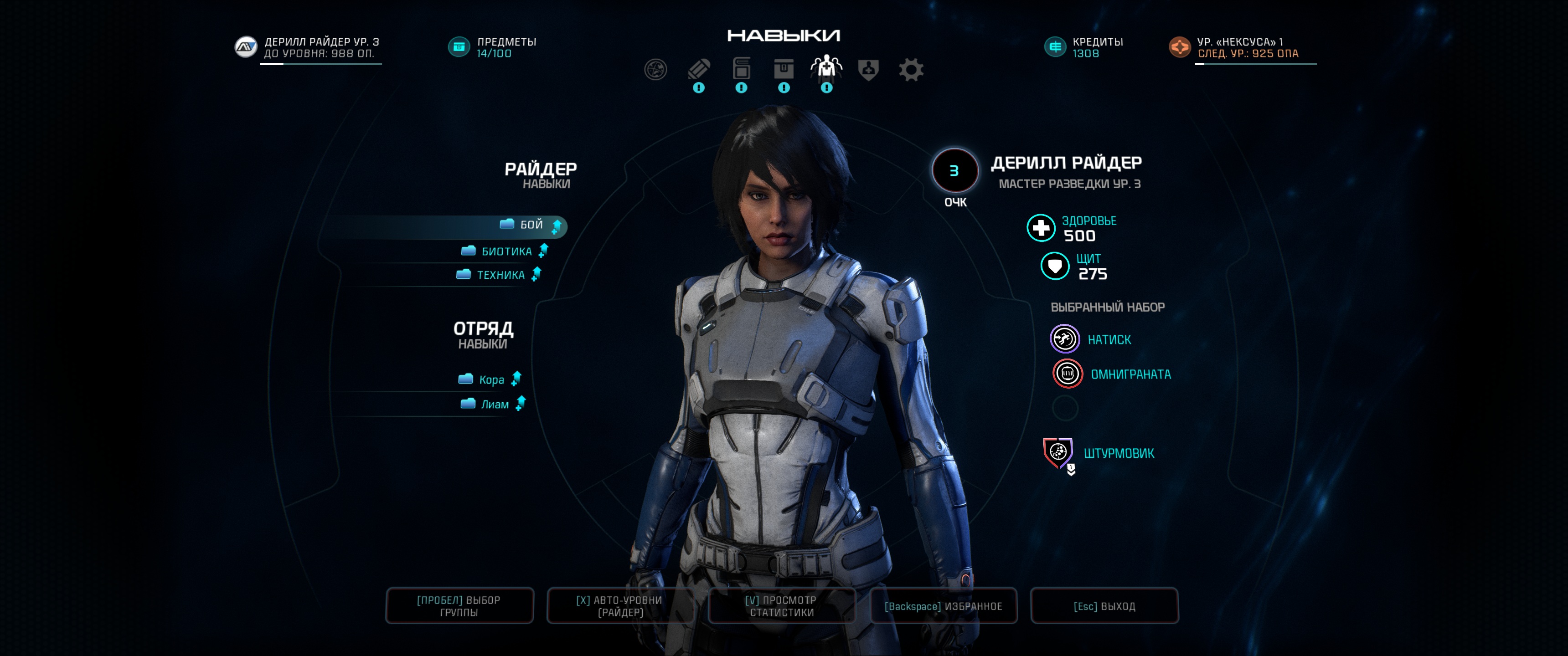Screen dimensions: 1568x656
Task: Click the ВЫБОР ГРУППЫ button
Action: pyautogui.click(x=459, y=606)
